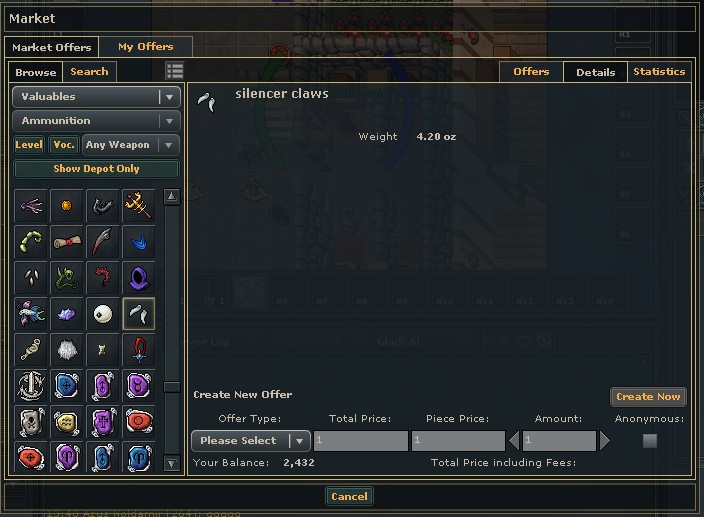The image size is (704, 517).
Task: Open the Please Select offer type dropdown
Action: 251,441
